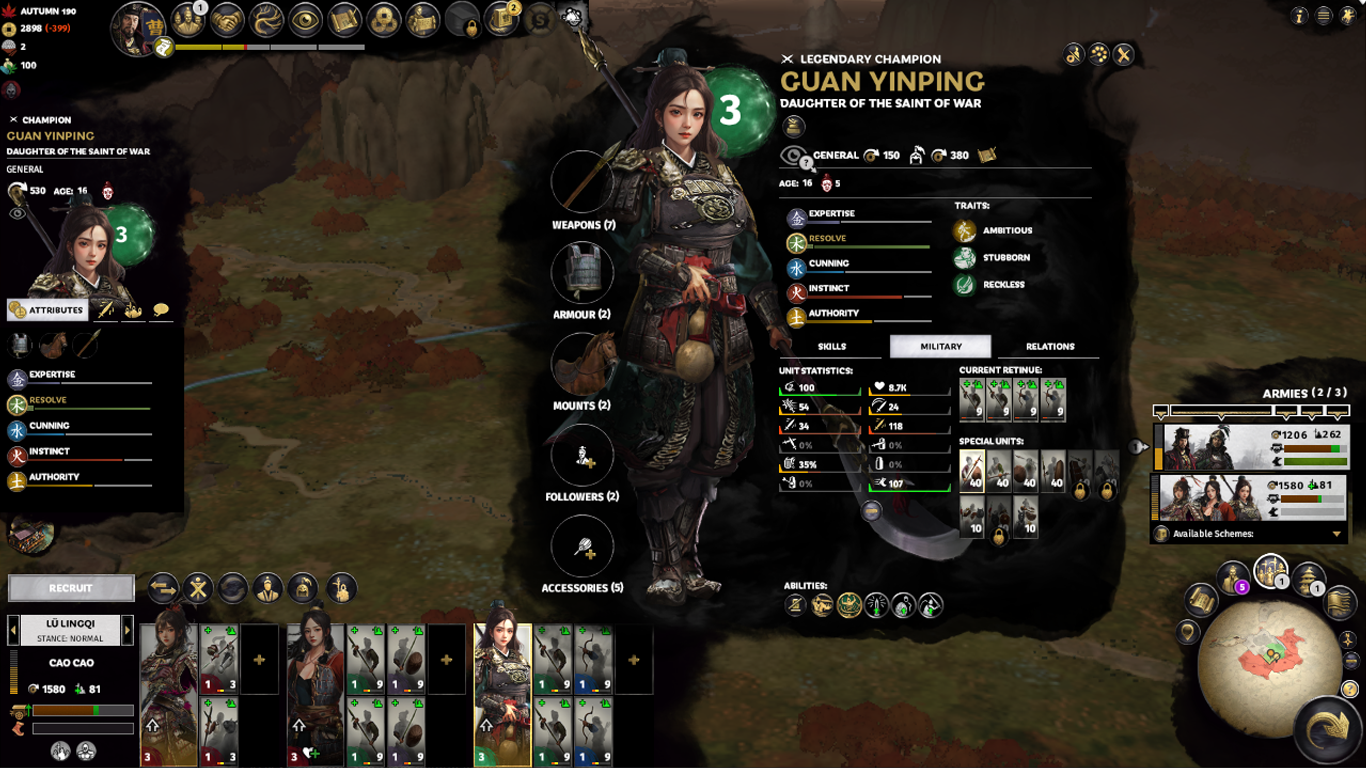Open the Followers slot
The width and height of the screenshot is (1366, 768).
[x=582, y=455]
